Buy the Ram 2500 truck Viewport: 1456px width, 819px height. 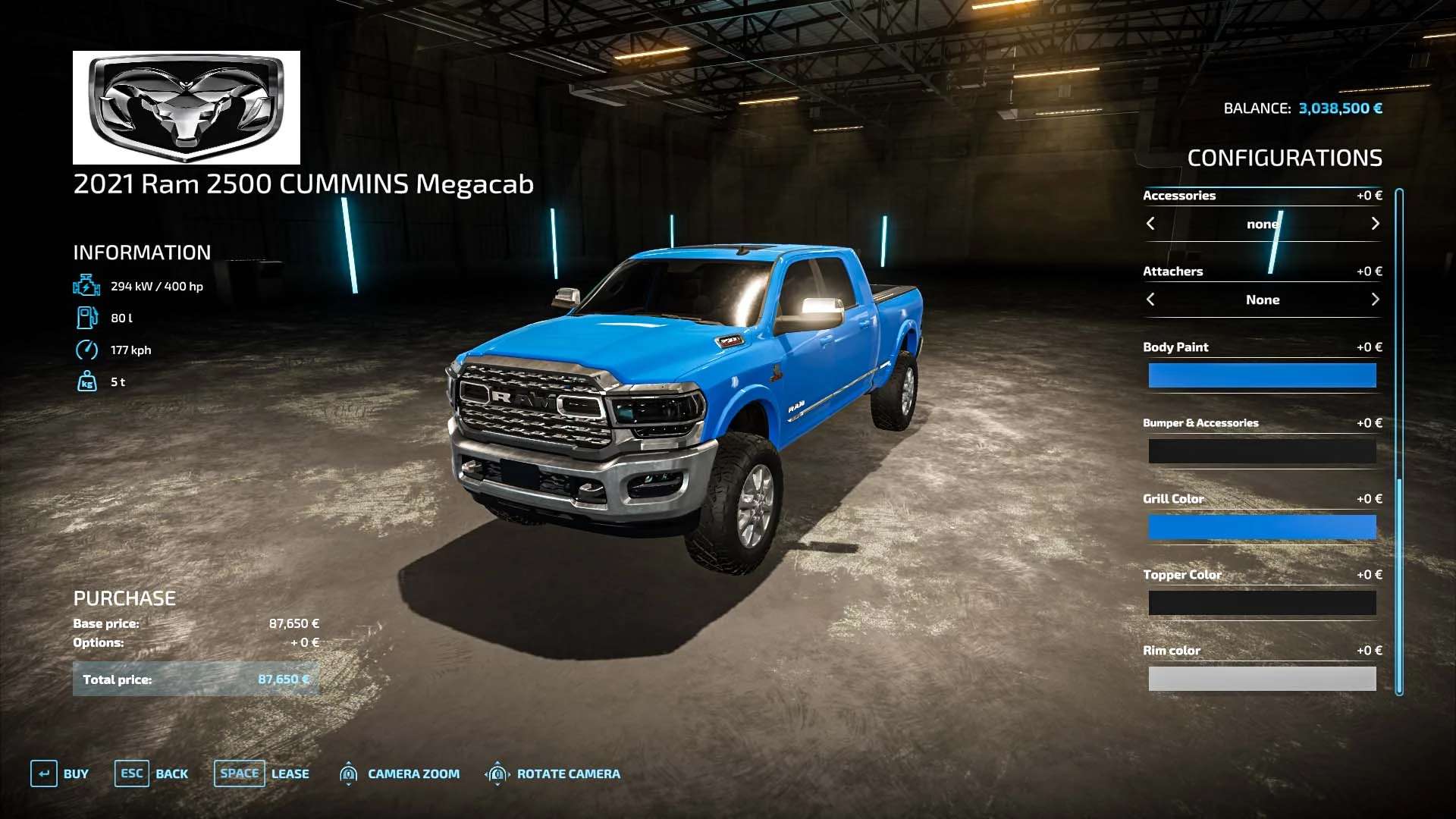coord(60,773)
